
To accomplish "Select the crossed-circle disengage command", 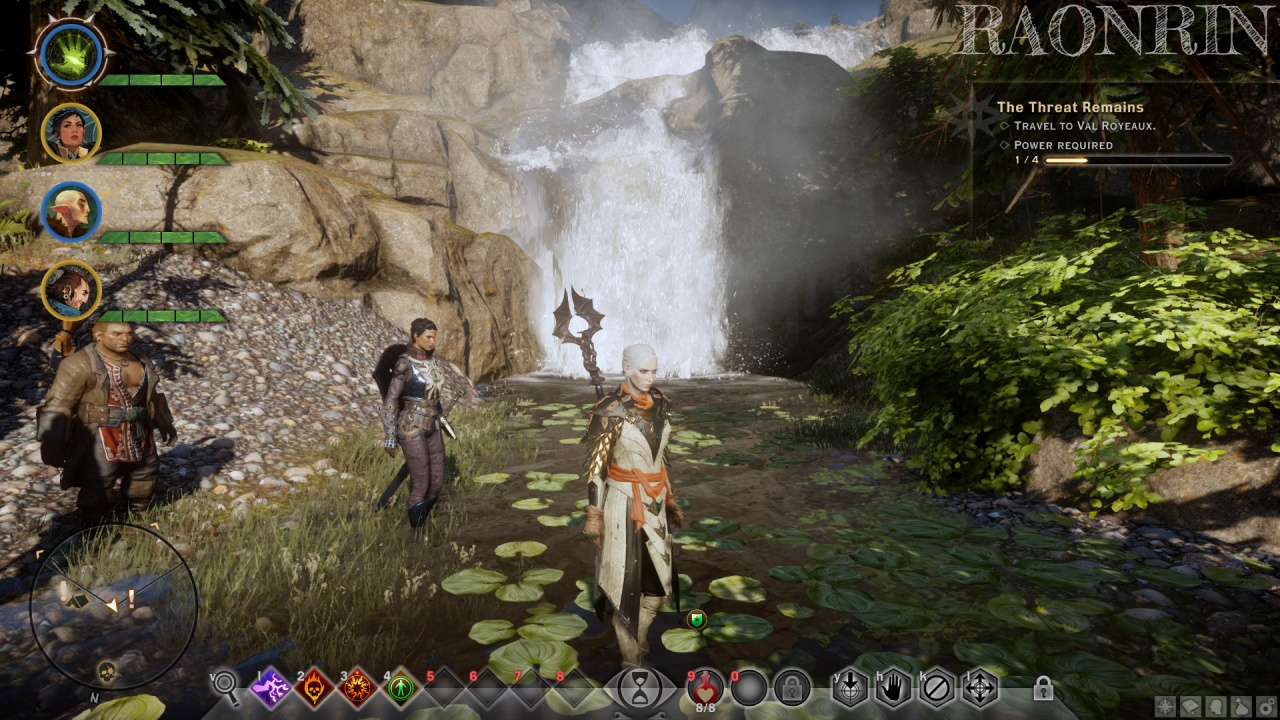I will [937, 688].
